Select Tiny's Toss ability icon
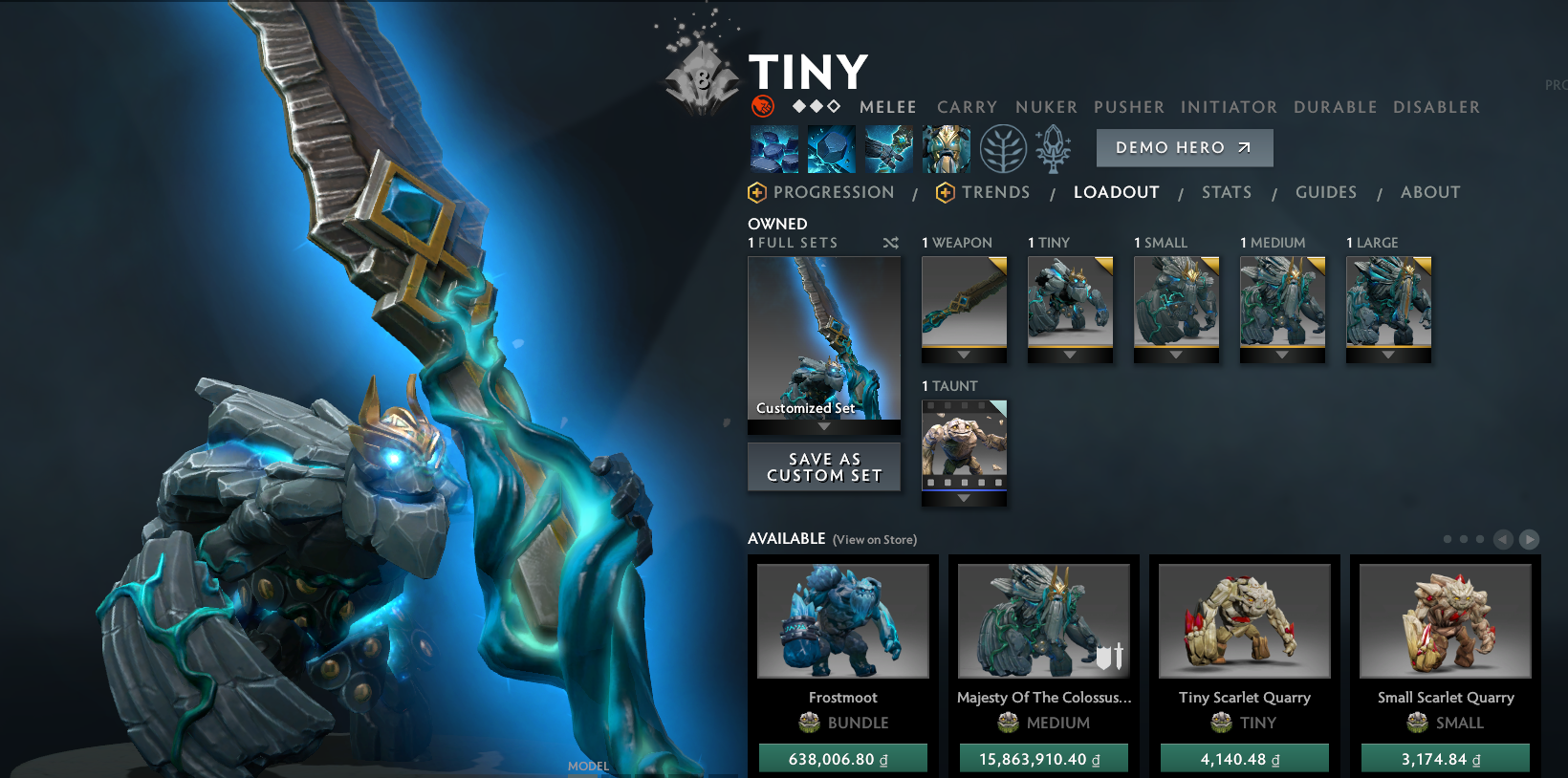The image size is (1568, 778). (x=831, y=148)
